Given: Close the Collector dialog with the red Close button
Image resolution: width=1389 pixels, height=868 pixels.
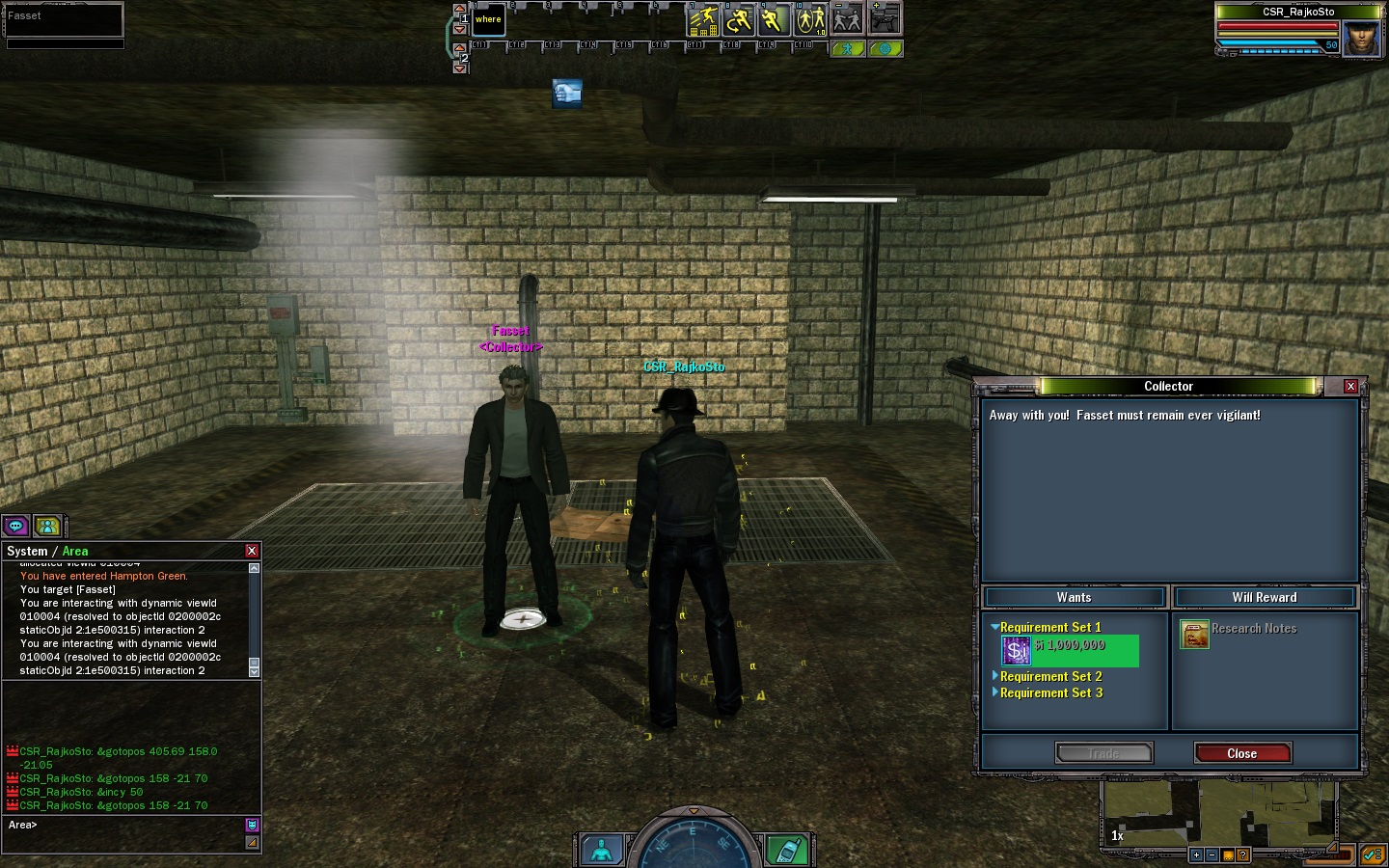Looking at the screenshot, I should point(1241,753).
